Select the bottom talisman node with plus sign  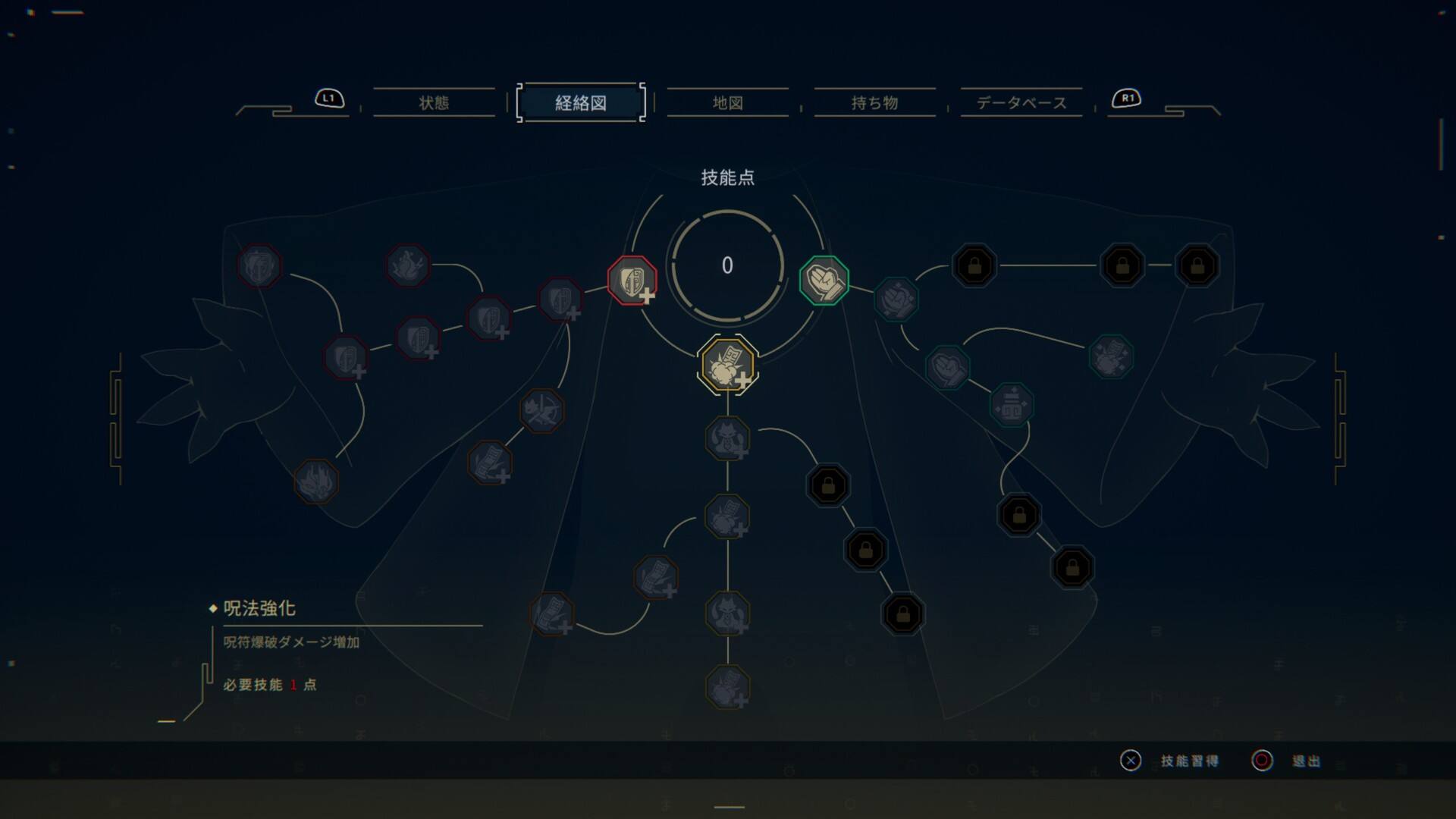(x=730, y=686)
